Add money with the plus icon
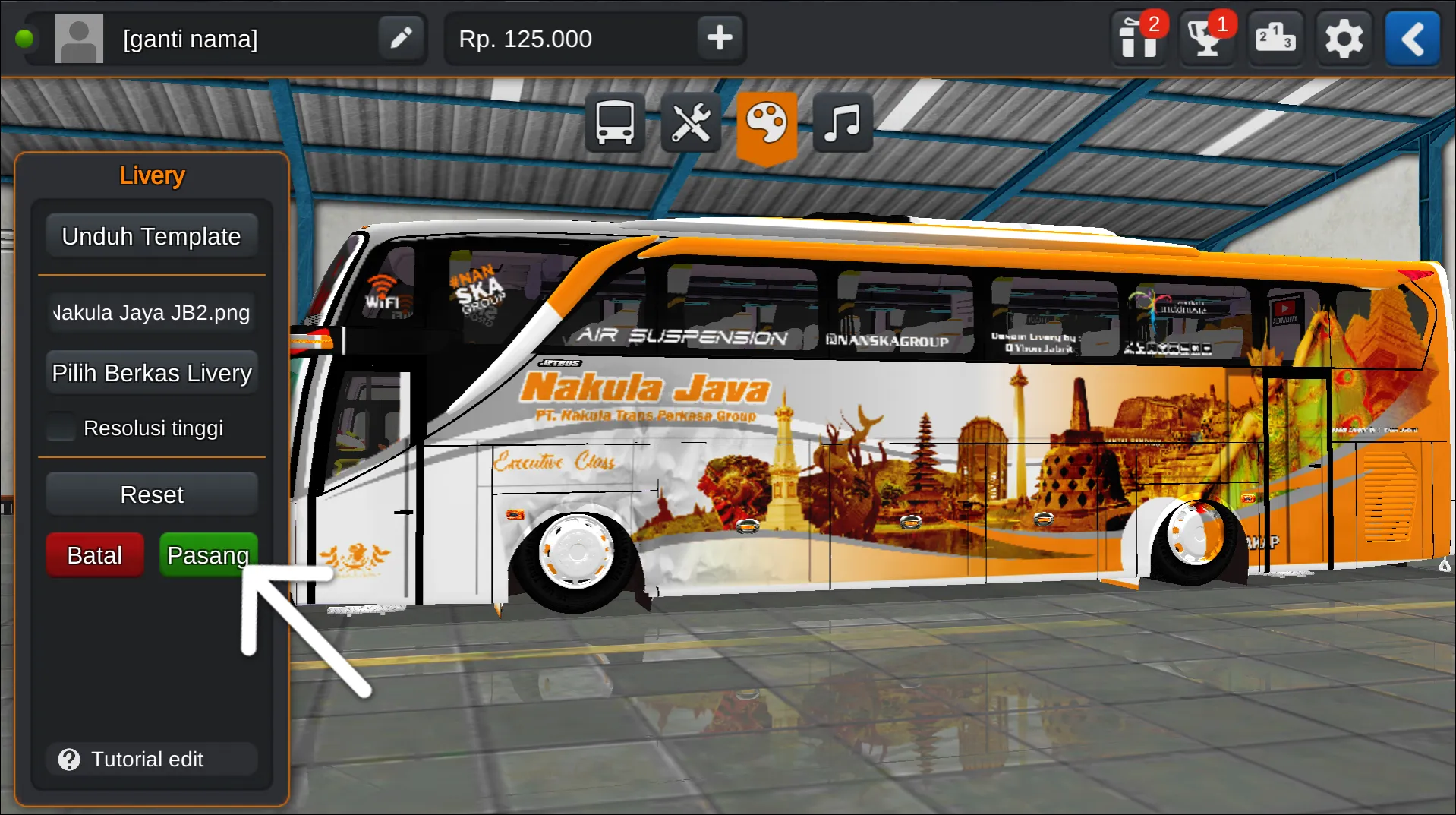The width and height of the screenshot is (1456, 815). tap(719, 38)
